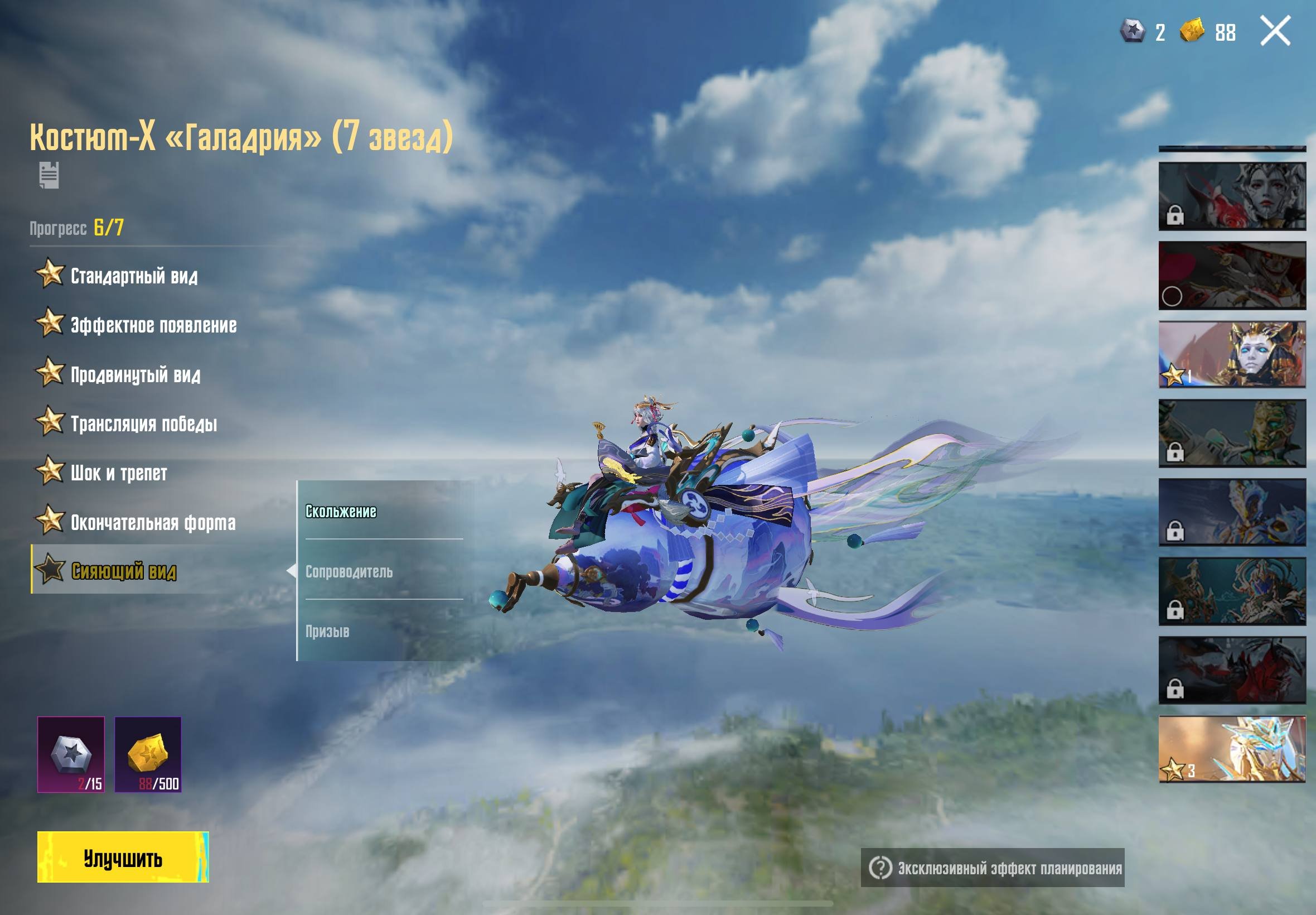Tap the gold nugget material slot

click(x=148, y=754)
